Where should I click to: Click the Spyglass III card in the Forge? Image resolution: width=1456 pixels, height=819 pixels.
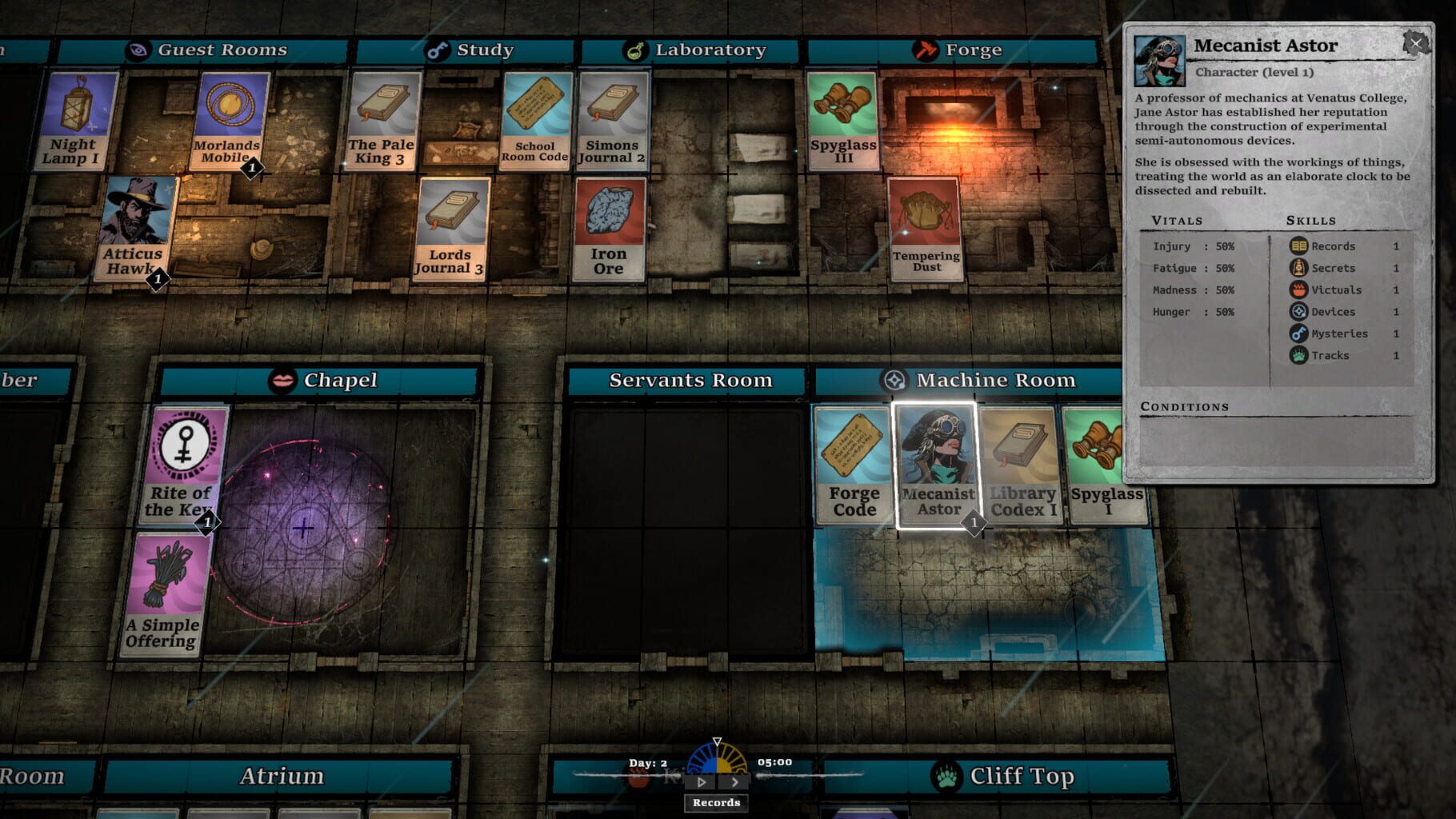[x=841, y=122]
